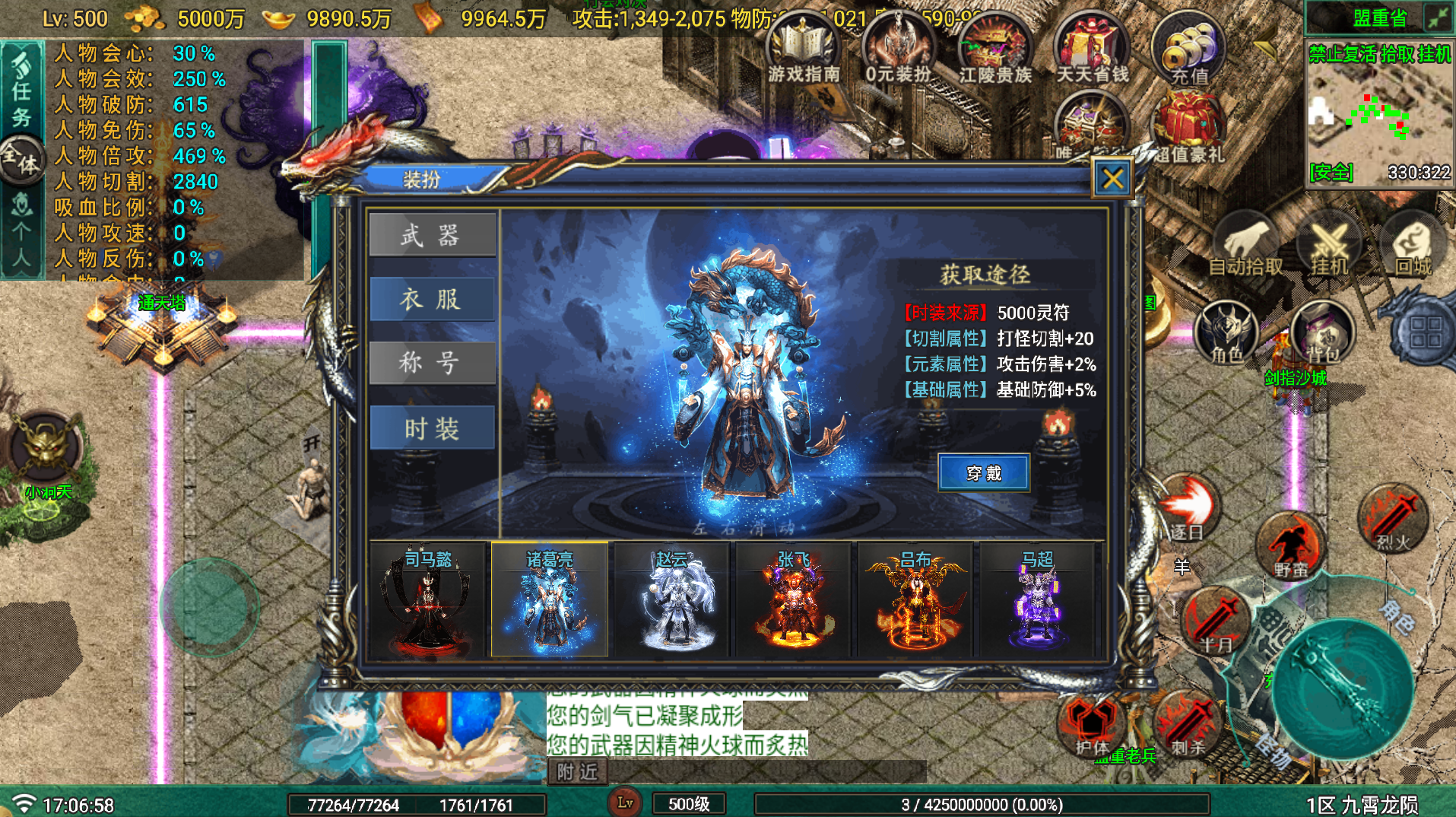Image resolution: width=1456 pixels, height=817 pixels.
Task: Switch to the 武器 weapon tab
Action: (x=433, y=235)
